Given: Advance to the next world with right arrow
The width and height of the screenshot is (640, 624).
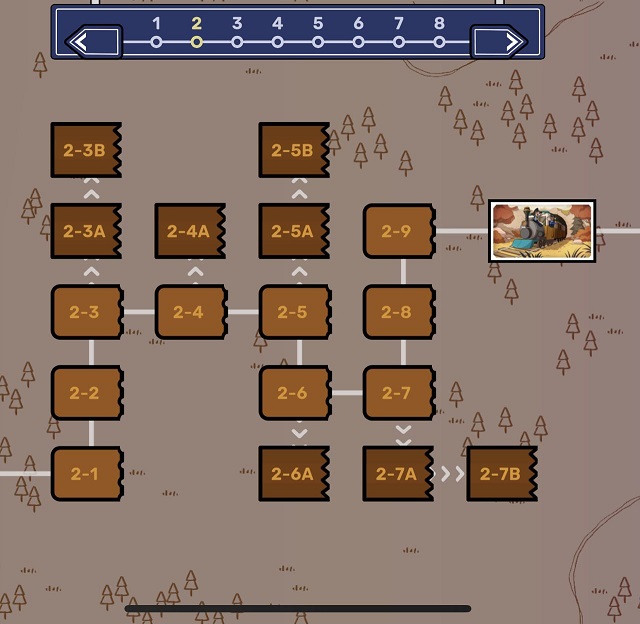Looking at the screenshot, I should [499, 42].
